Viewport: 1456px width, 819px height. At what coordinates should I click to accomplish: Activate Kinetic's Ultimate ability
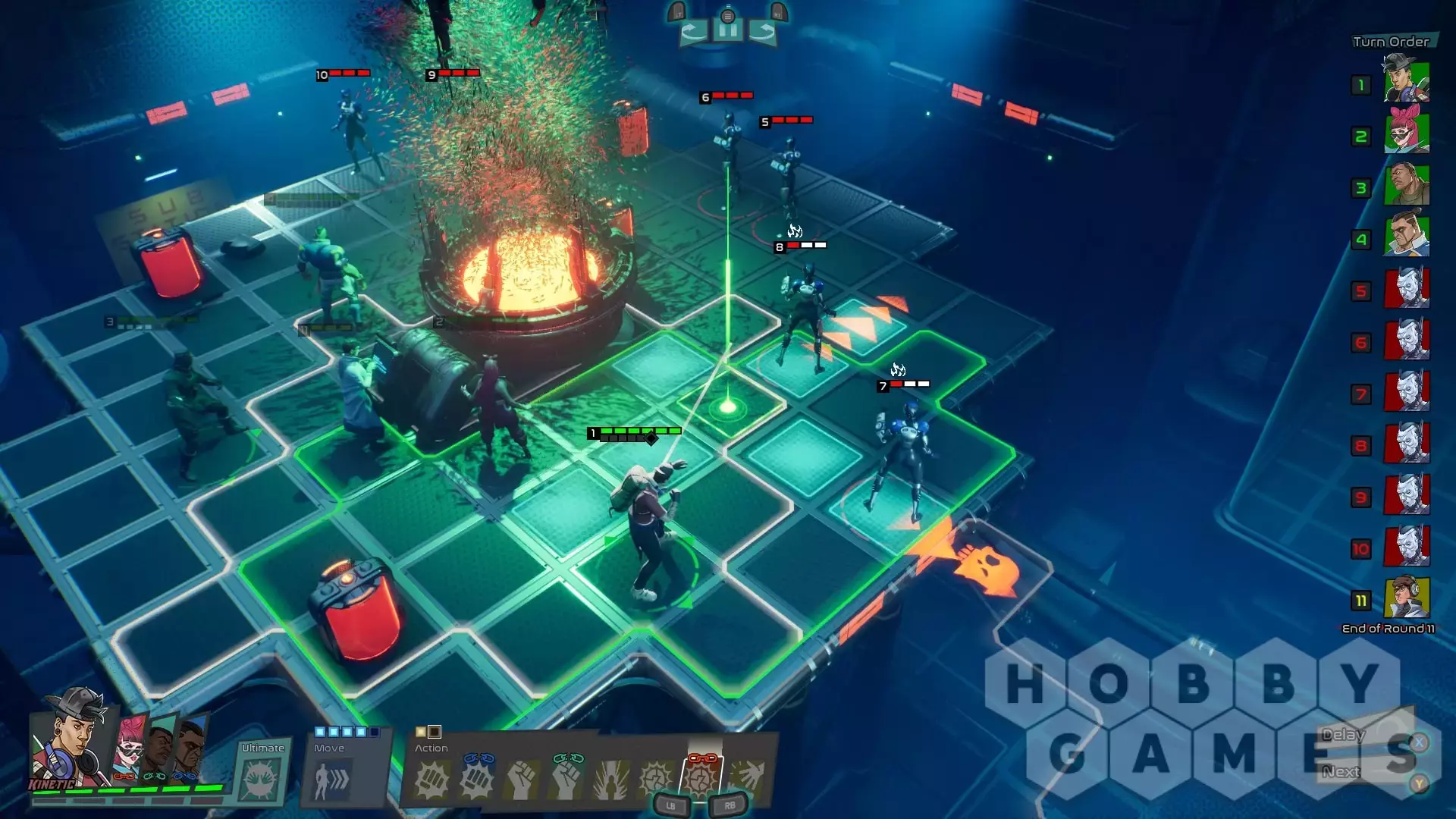pos(262,778)
